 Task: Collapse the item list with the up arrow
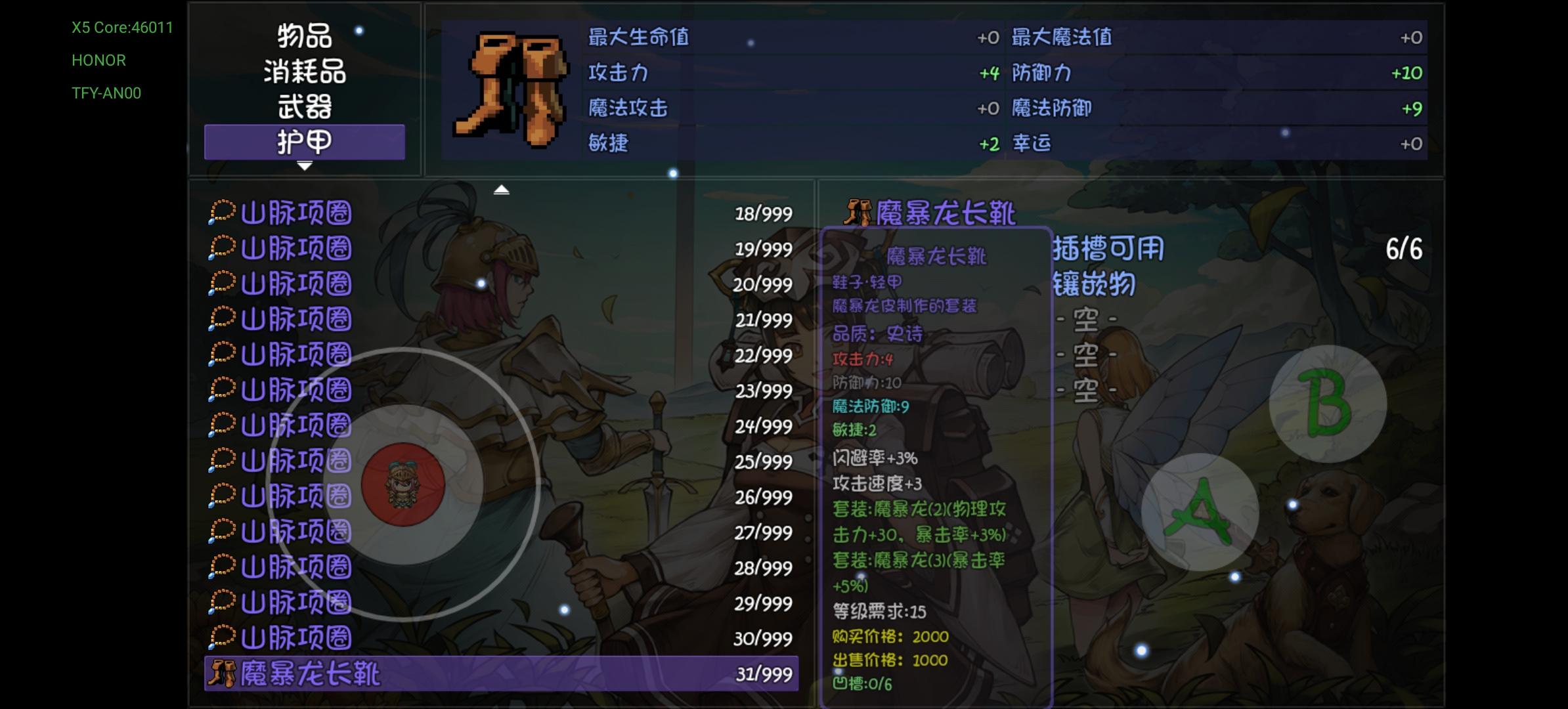coord(502,188)
